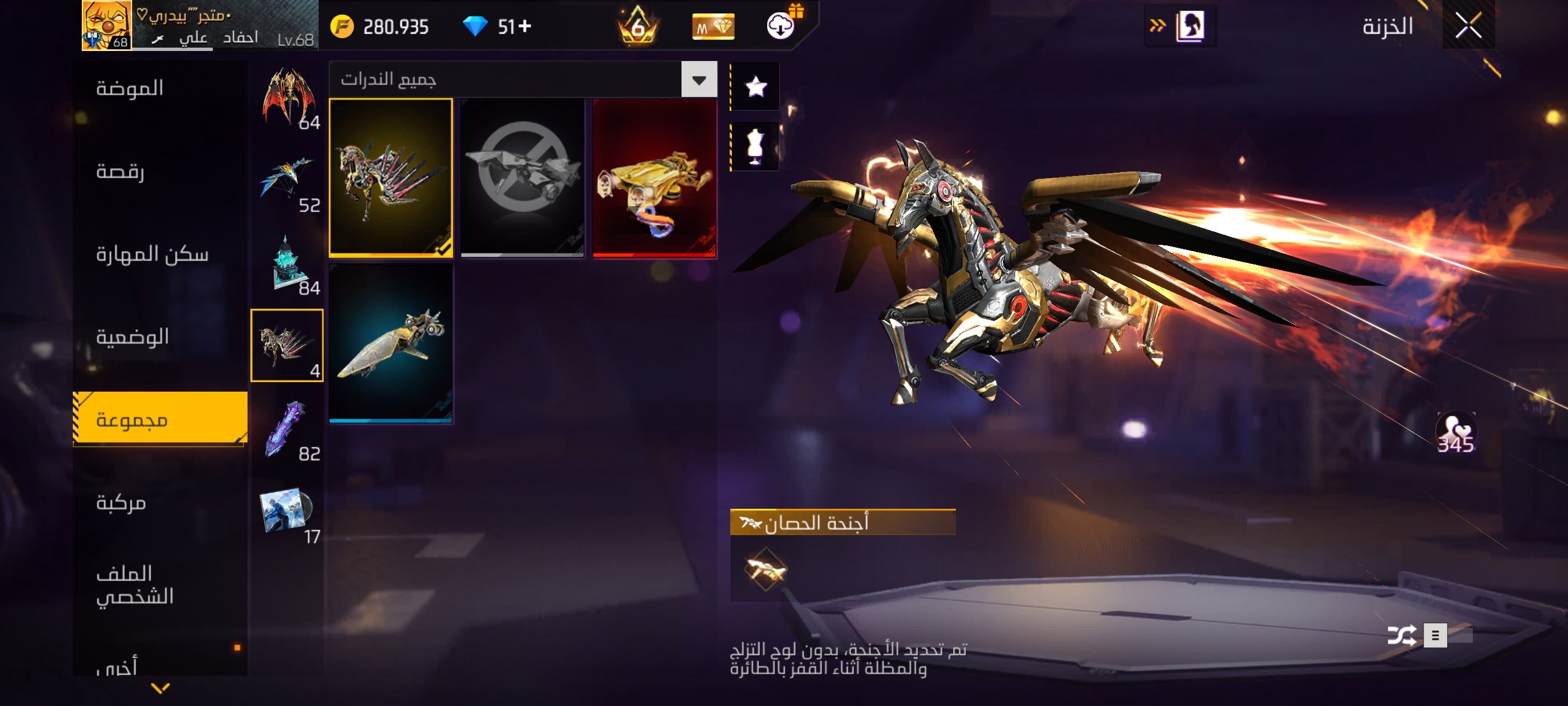Screen dimensions: 1568x706
Task: Open the جميع الندرات rarity dropdown
Action: pyautogui.click(x=699, y=80)
